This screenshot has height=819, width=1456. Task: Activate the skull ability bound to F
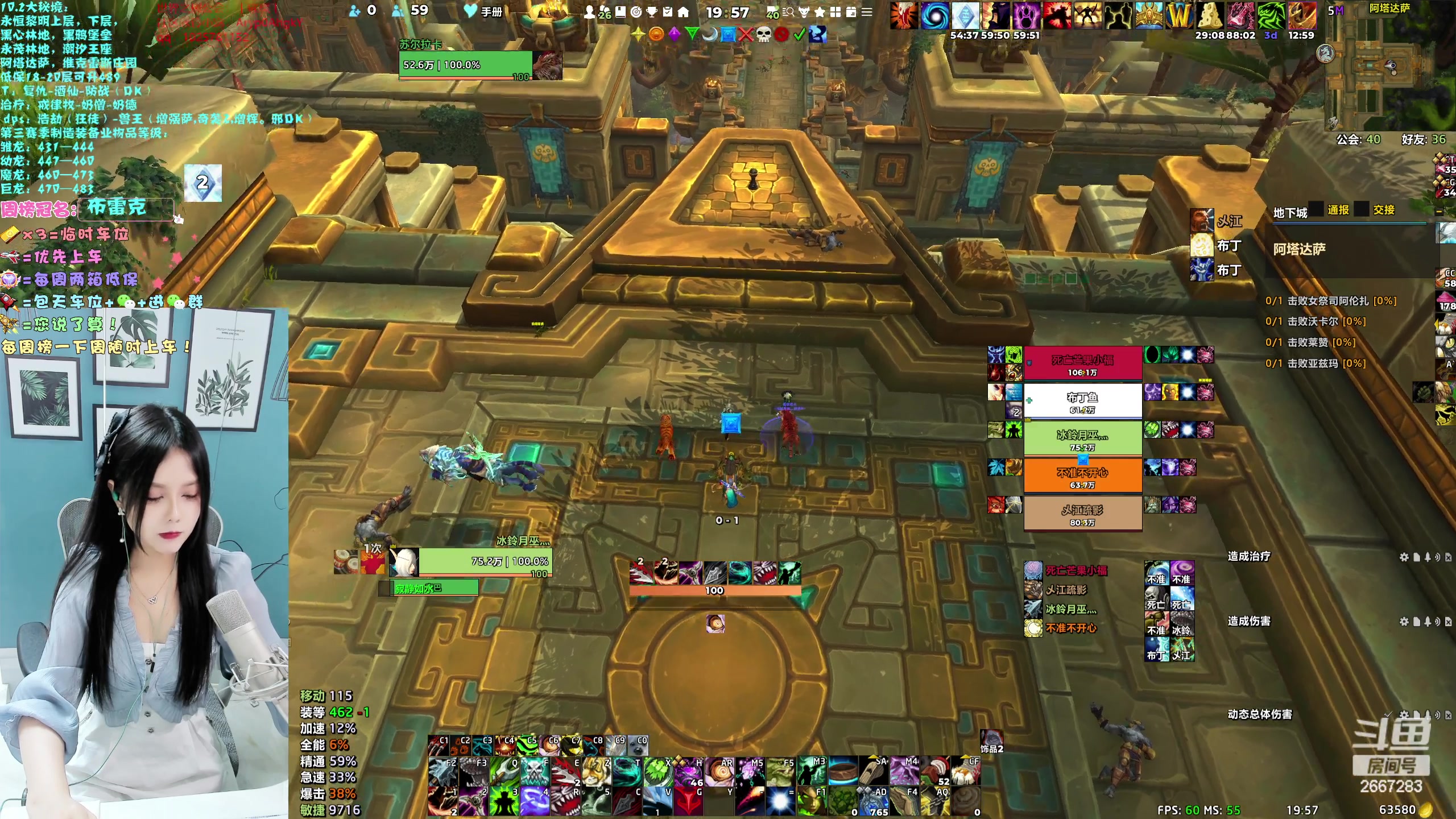click(x=535, y=771)
